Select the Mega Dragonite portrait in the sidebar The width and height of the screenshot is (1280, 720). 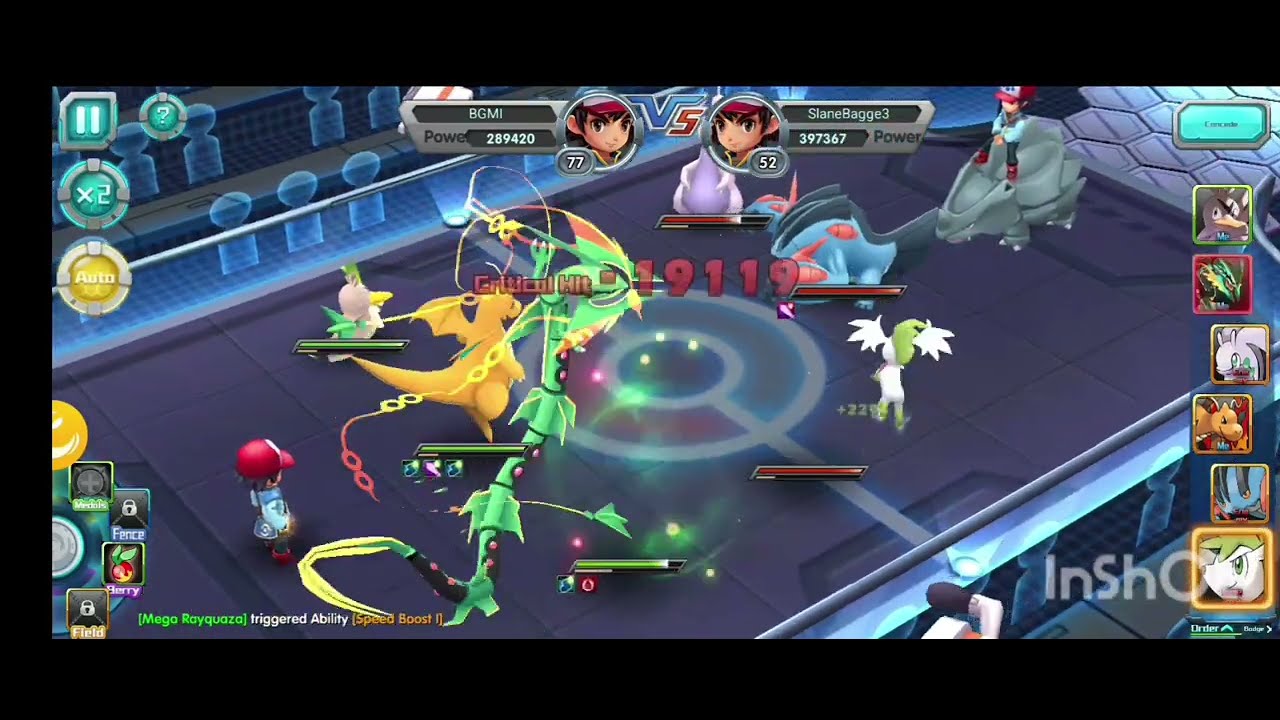(1223, 425)
